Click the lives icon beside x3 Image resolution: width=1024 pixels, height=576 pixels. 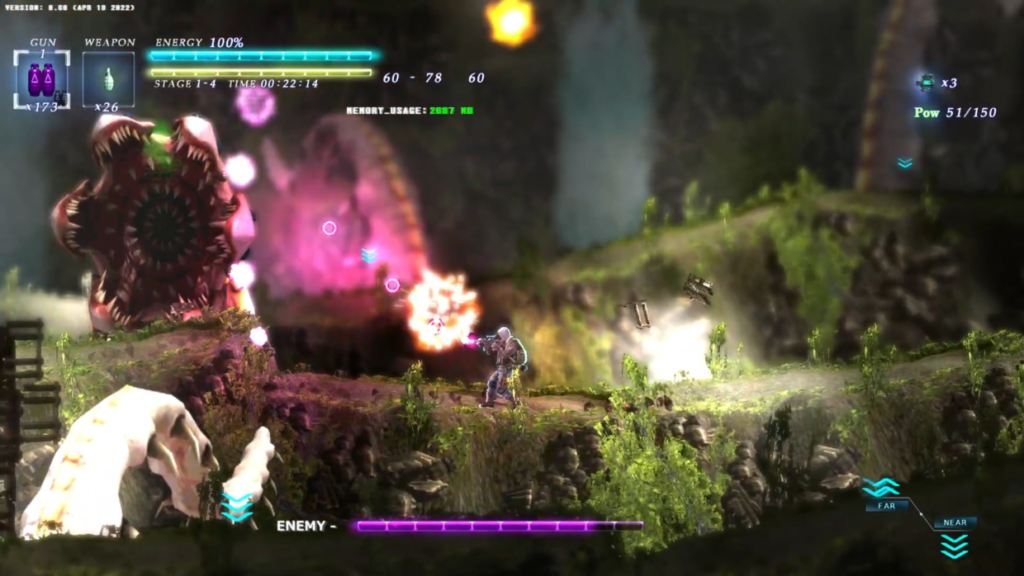point(925,83)
